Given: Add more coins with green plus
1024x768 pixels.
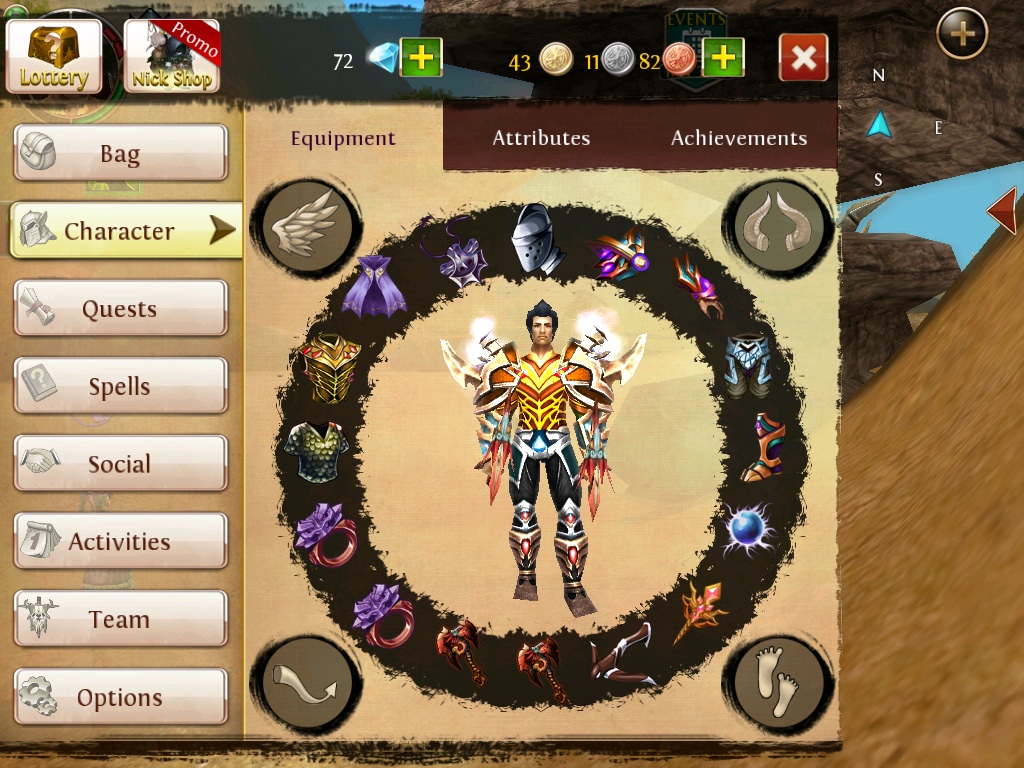Looking at the screenshot, I should tap(723, 59).
